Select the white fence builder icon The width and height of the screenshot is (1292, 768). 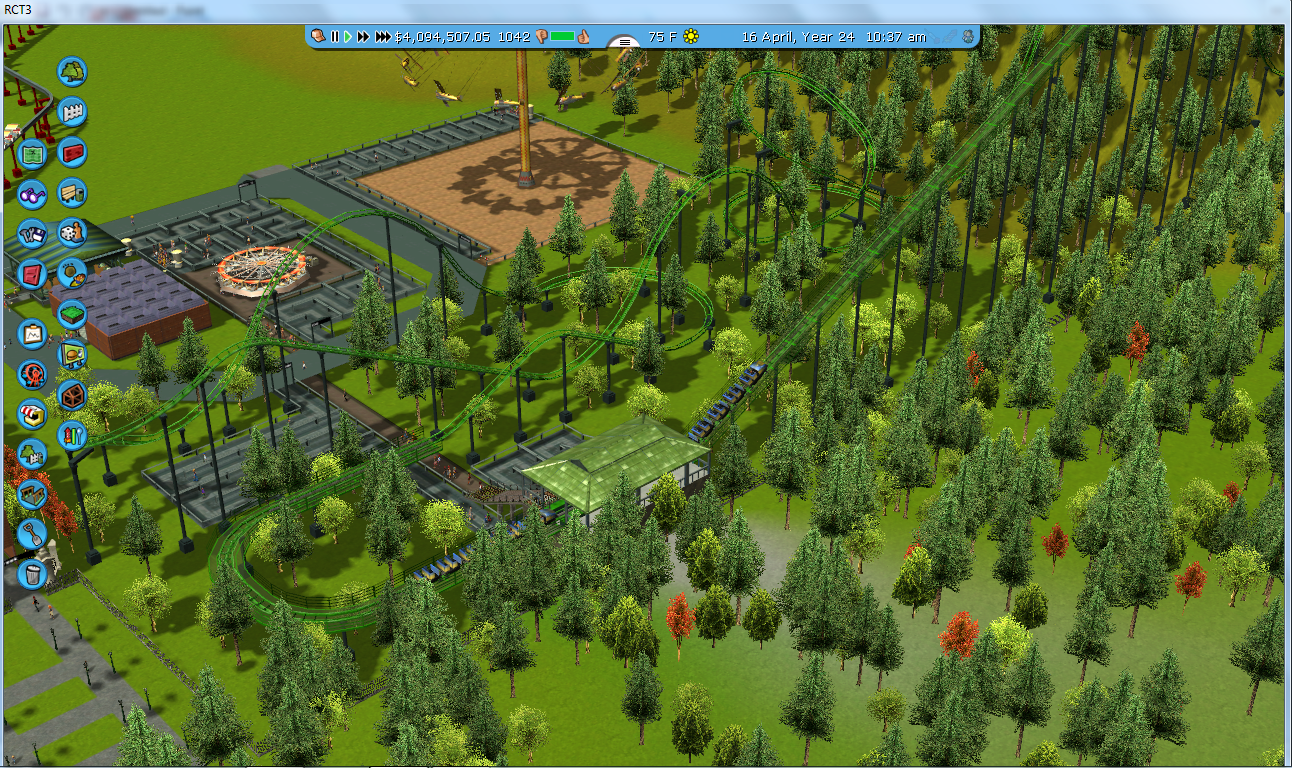coord(72,112)
